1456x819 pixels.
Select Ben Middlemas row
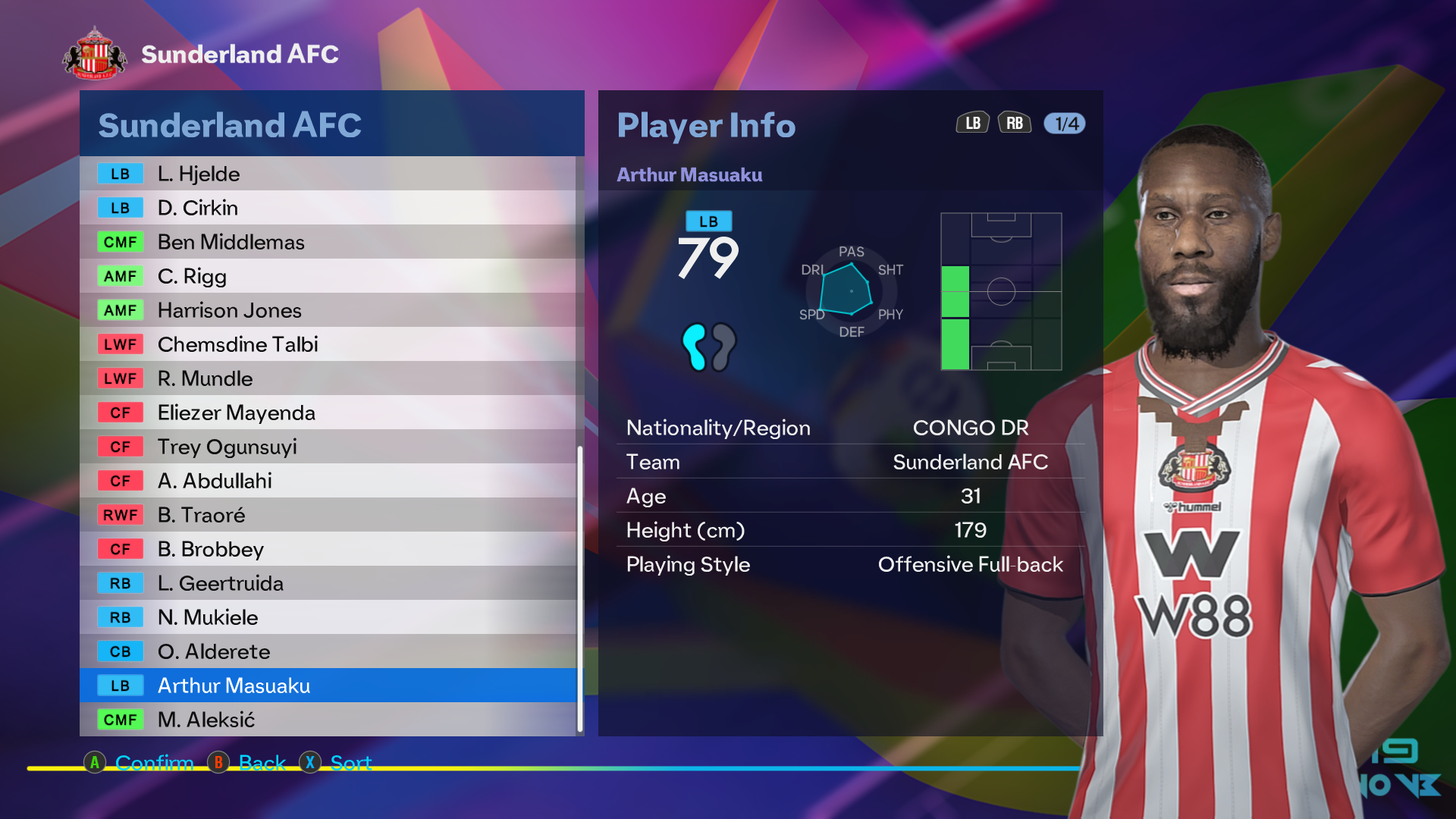328,242
